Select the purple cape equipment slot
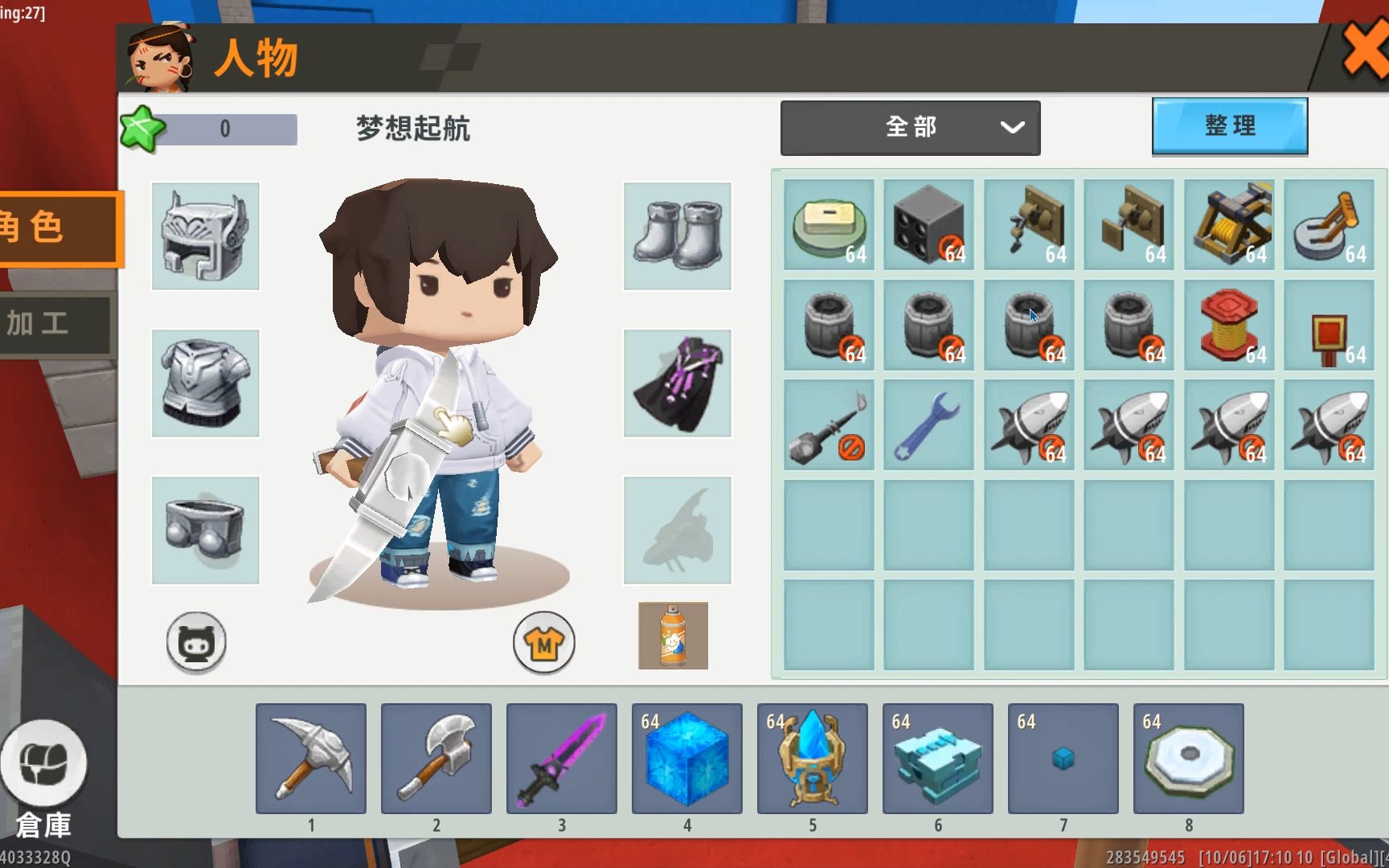This screenshot has height=868, width=1389. point(676,382)
